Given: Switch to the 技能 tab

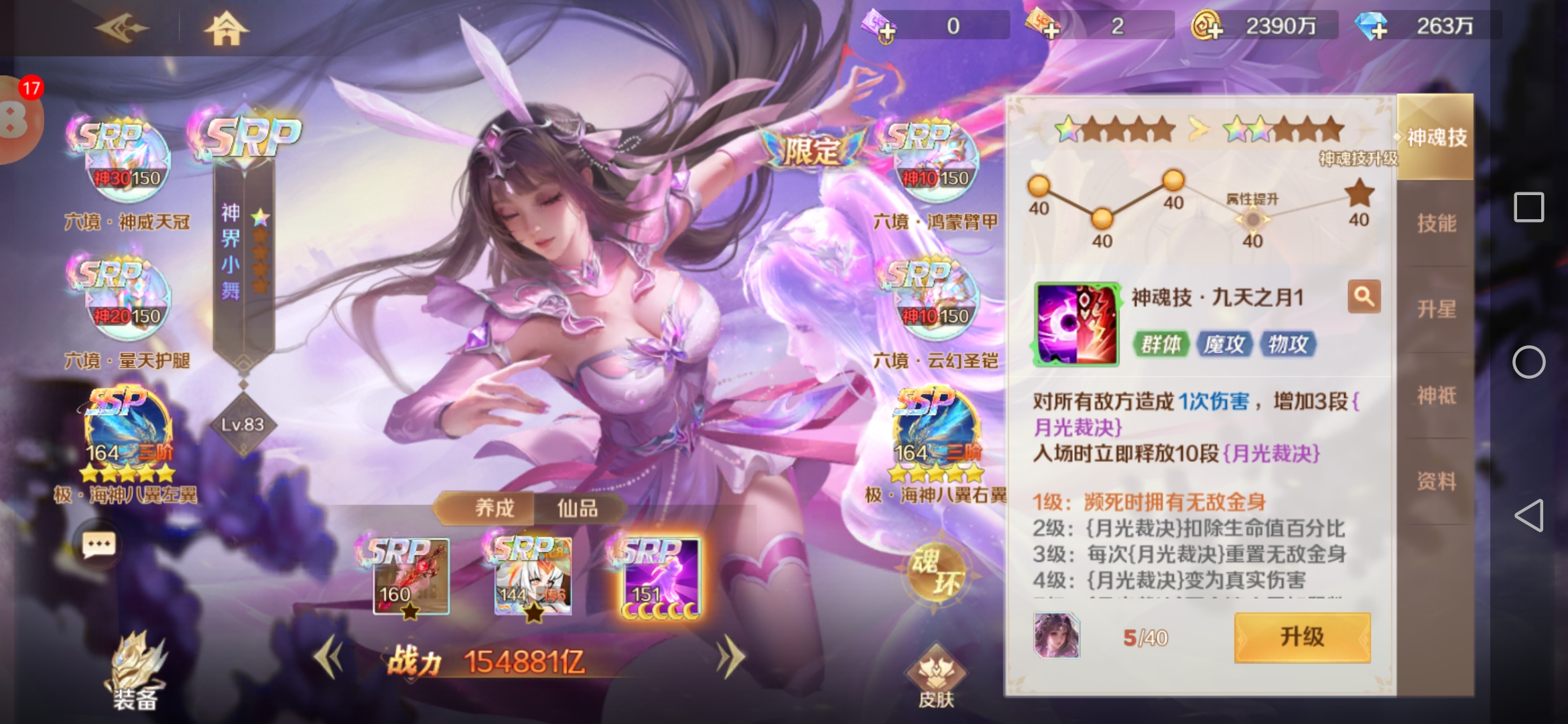Looking at the screenshot, I should pyautogui.click(x=1436, y=223).
